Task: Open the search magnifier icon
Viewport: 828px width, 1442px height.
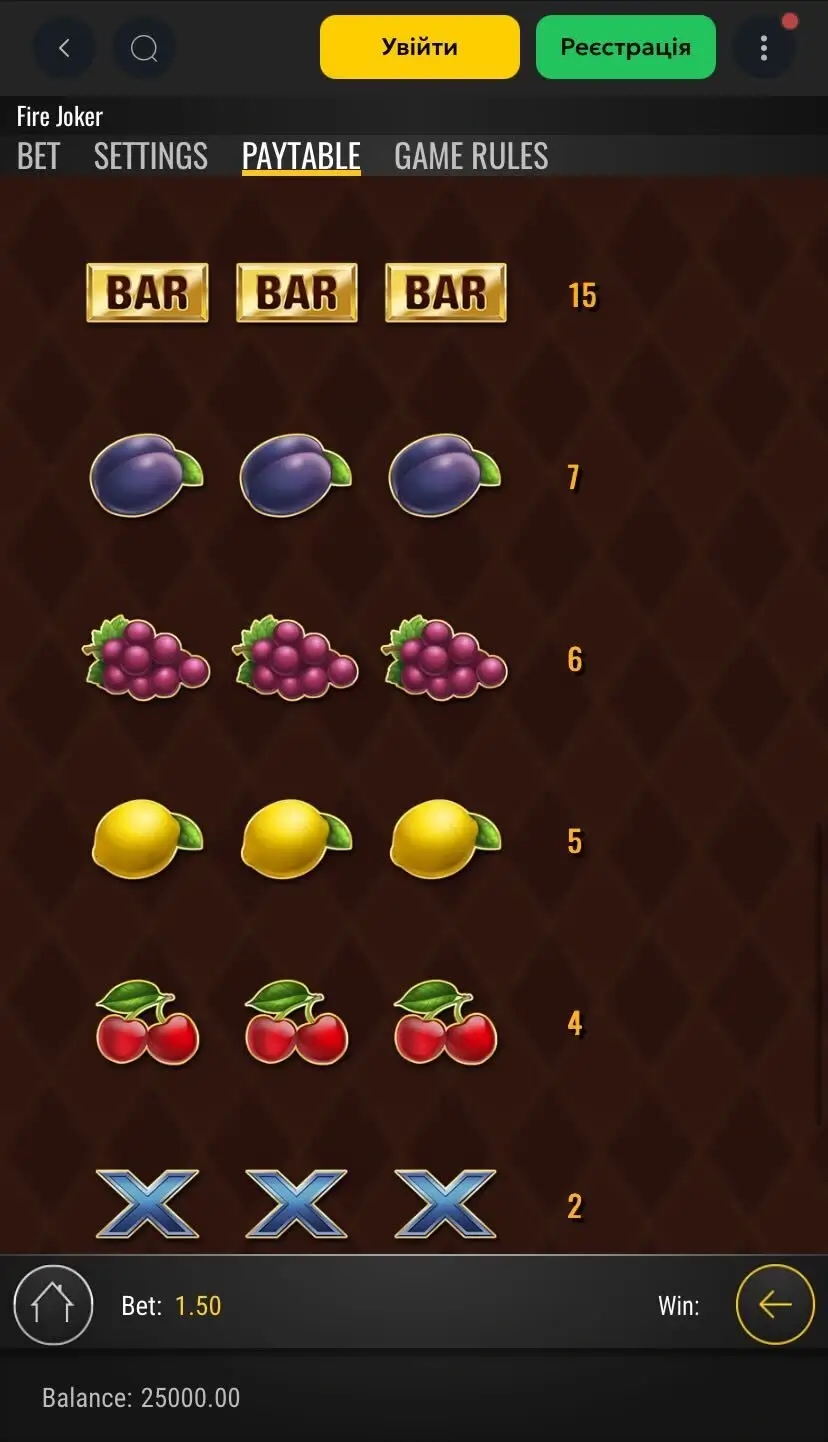Action: click(x=144, y=48)
